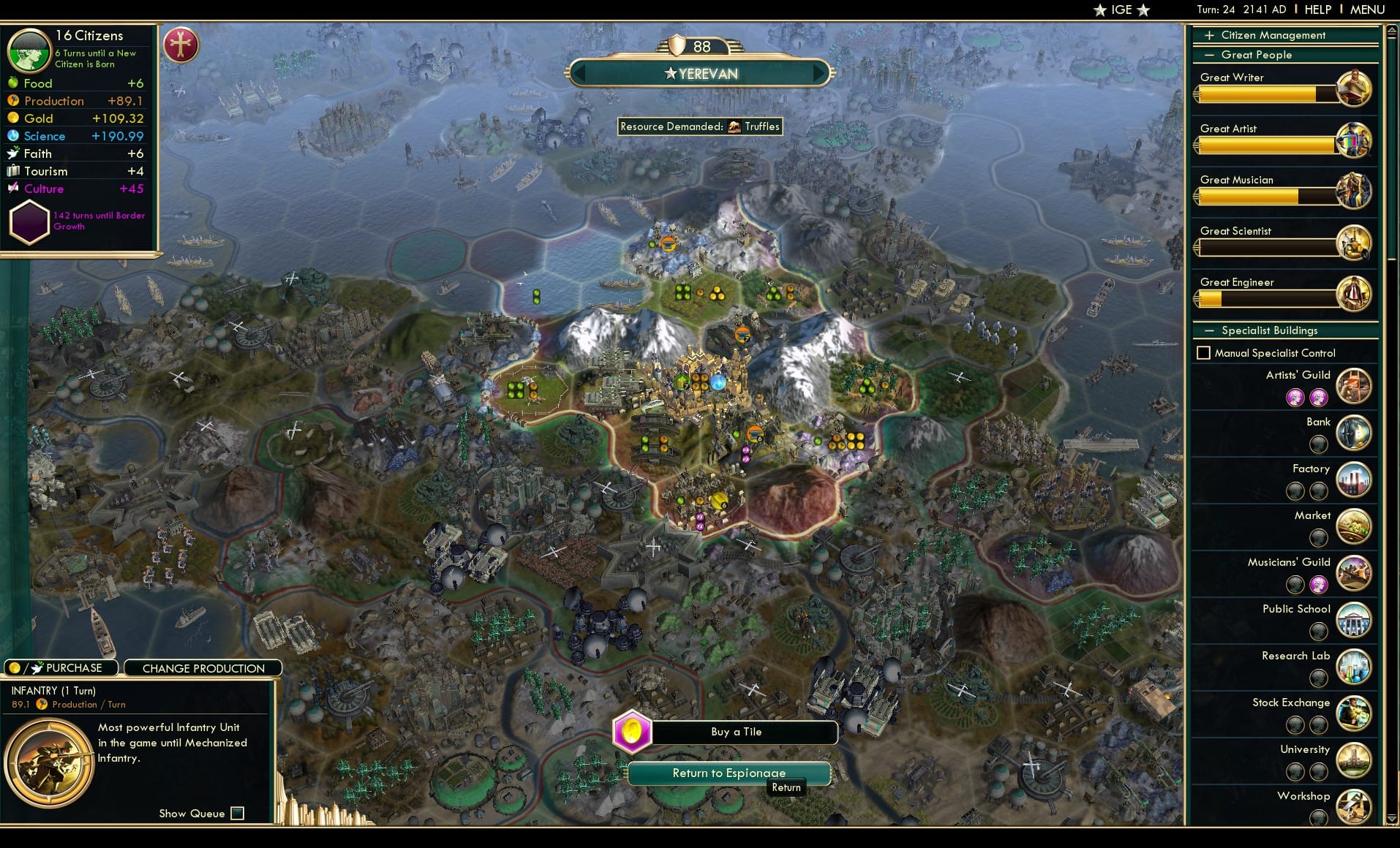Viewport: 1400px width, 848px height.
Task: Click the Bank building icon
Action: point(1355,433)
